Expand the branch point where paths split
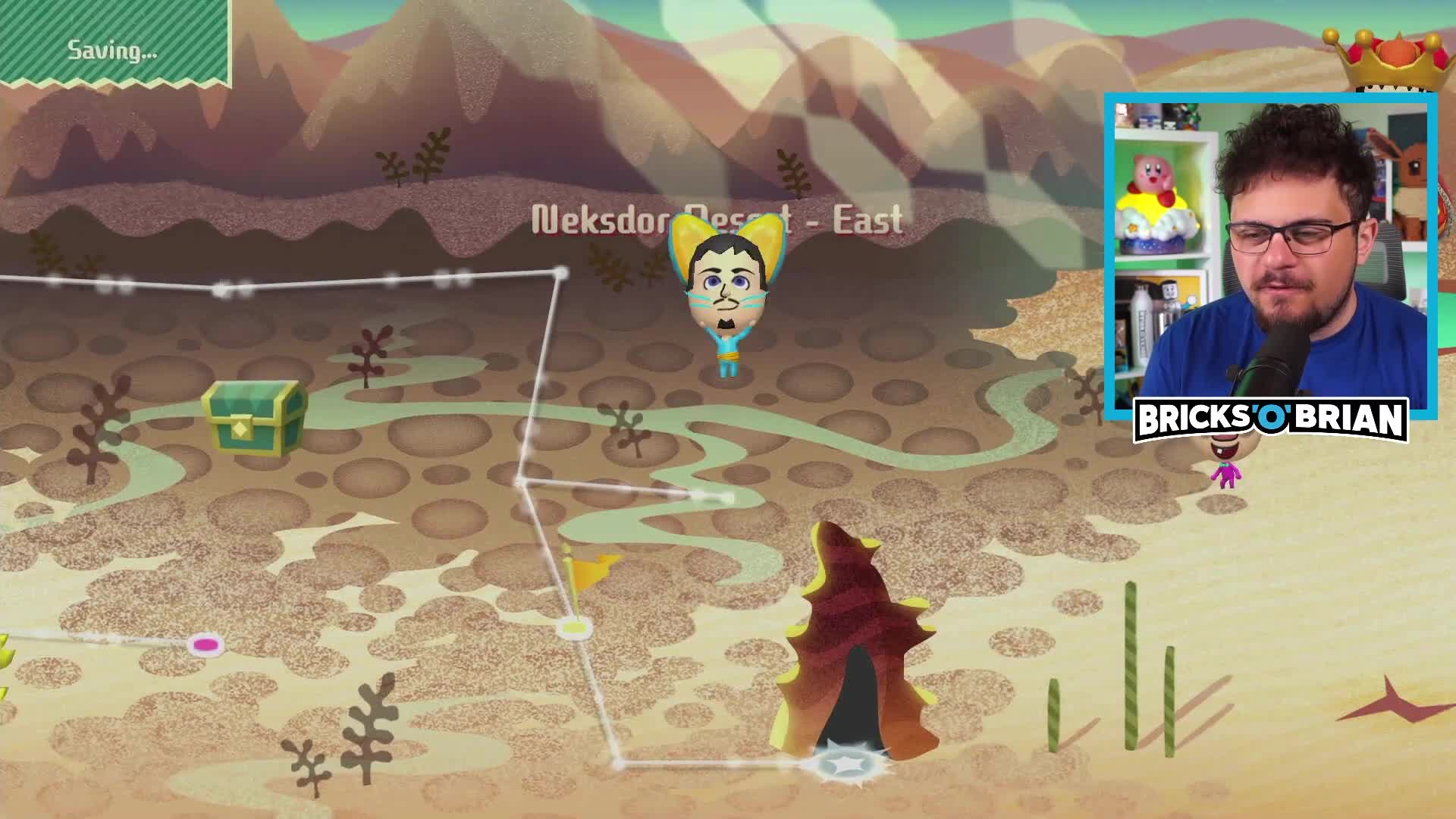The height and width of the screenshot is (819, 1456). click(x=520, y=479)
